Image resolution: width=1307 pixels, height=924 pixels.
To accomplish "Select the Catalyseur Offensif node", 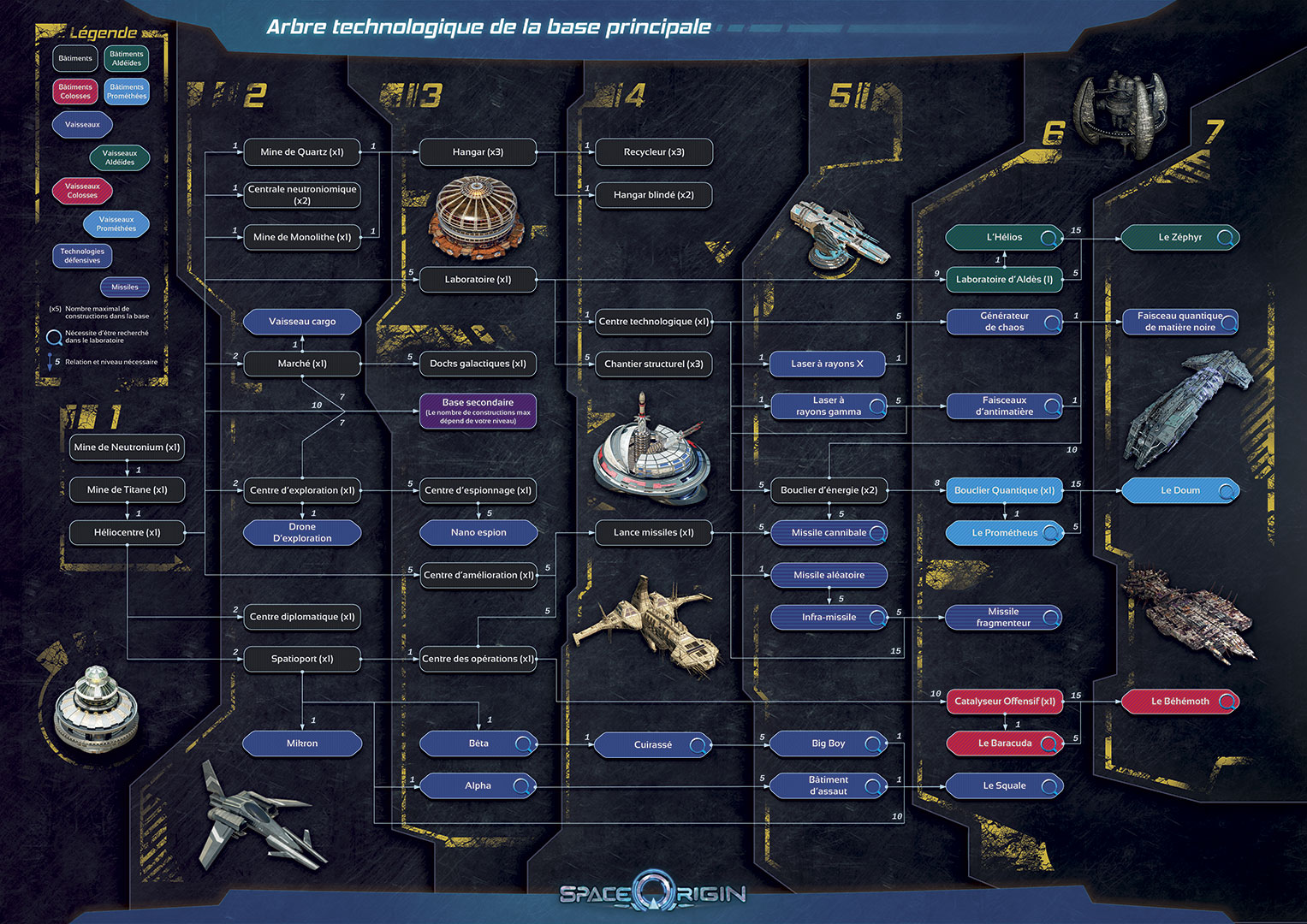I will pyautogui.click(x=1004, y=702).
